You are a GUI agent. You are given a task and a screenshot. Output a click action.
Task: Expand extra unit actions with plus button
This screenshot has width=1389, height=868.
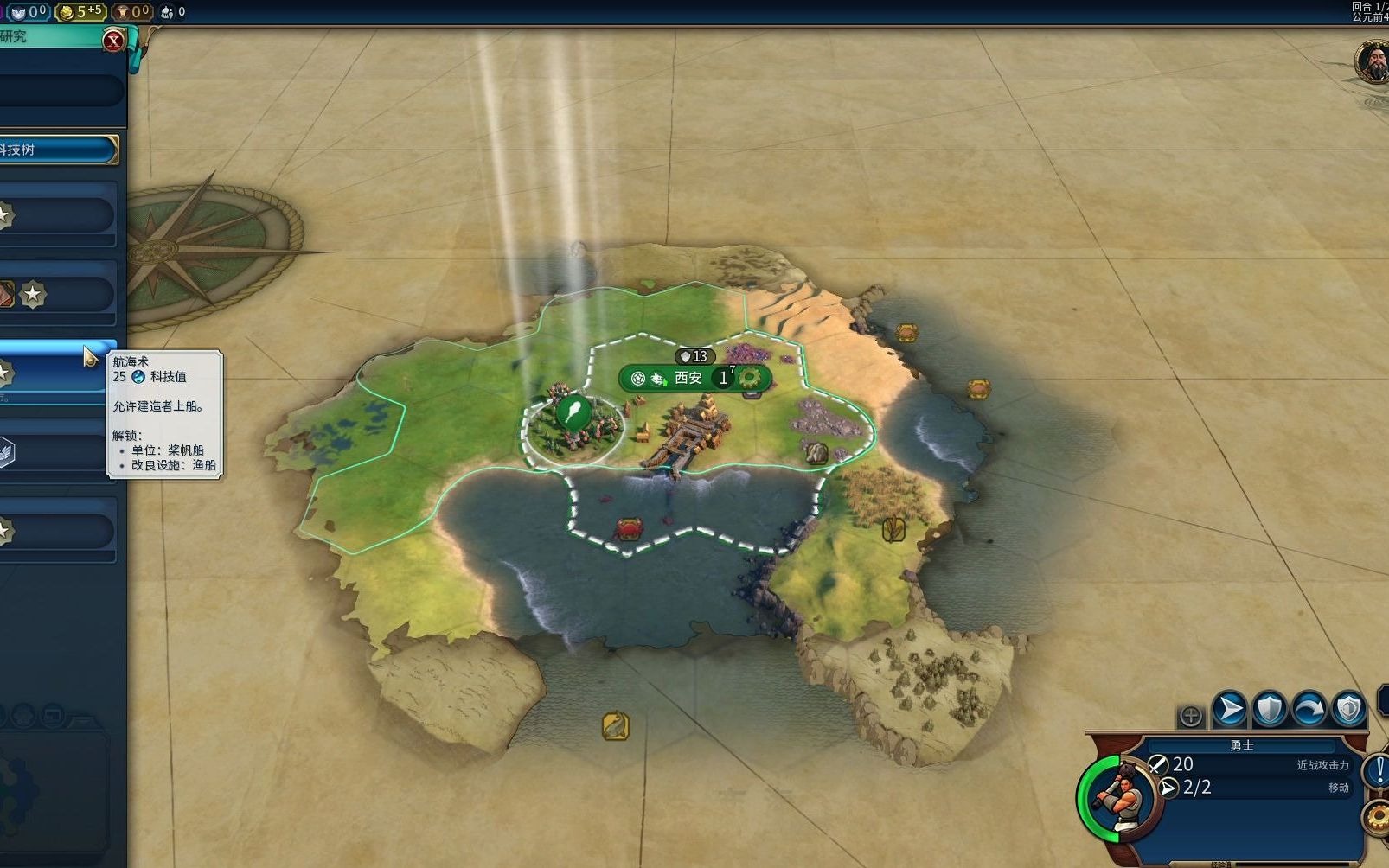[1191, 716]
